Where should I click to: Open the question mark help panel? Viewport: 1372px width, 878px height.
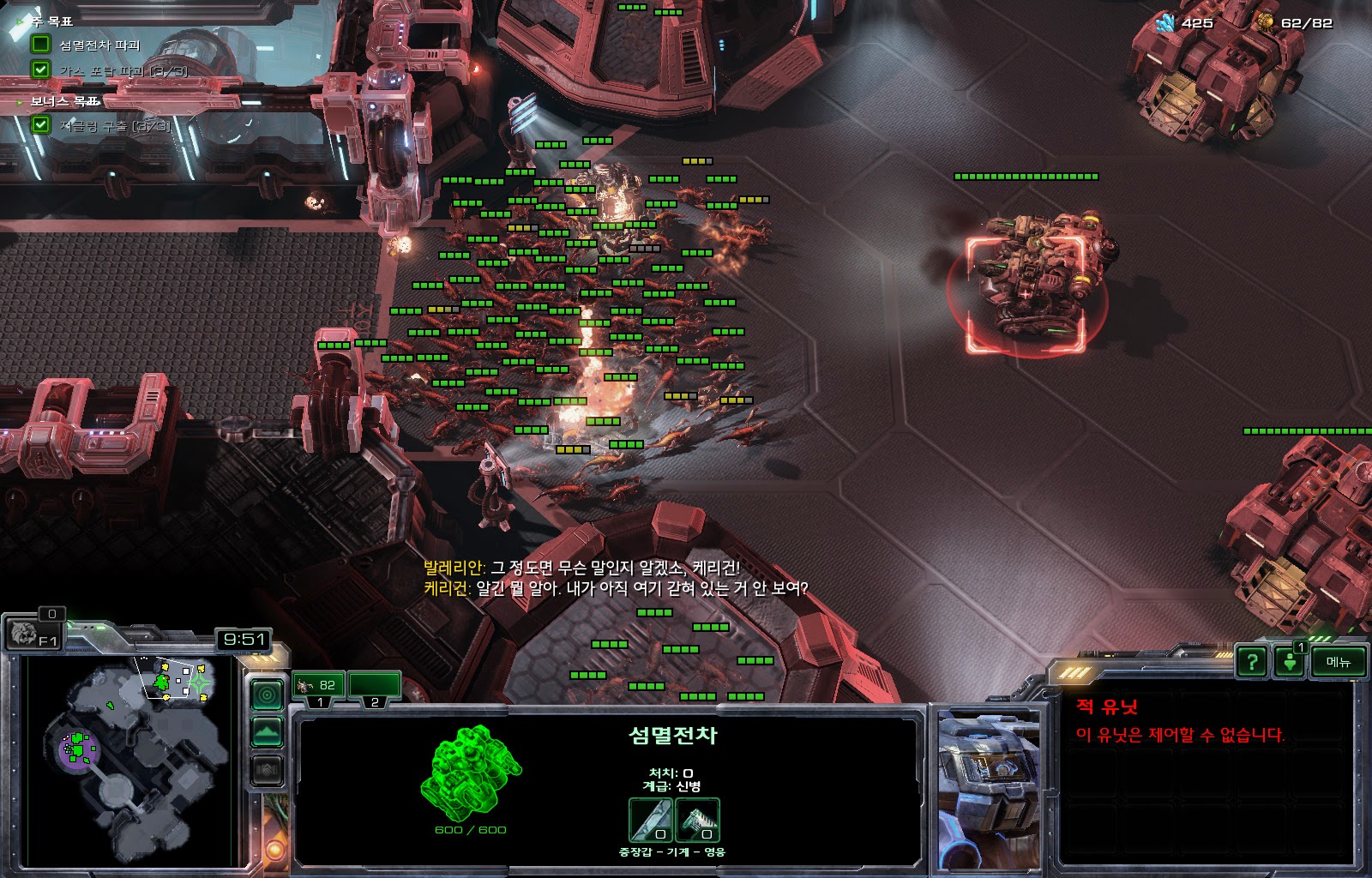tap(1253, 661)
